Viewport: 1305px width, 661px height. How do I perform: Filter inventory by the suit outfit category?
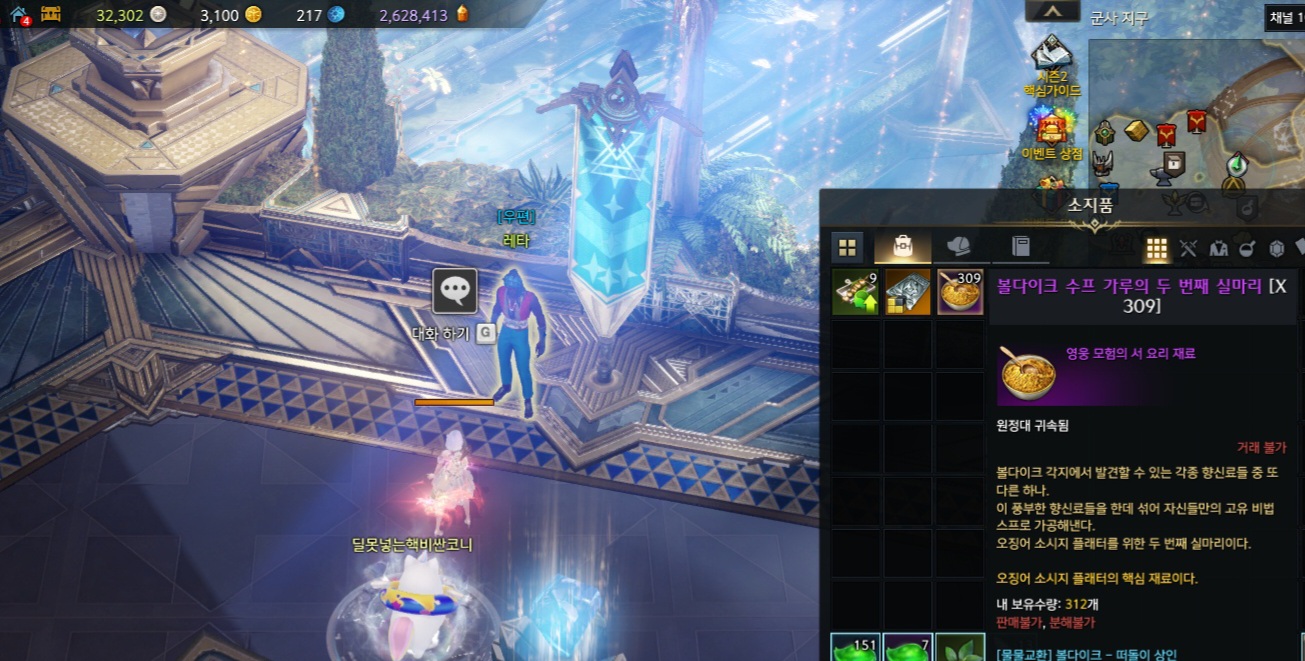[x=1218, y=248]
